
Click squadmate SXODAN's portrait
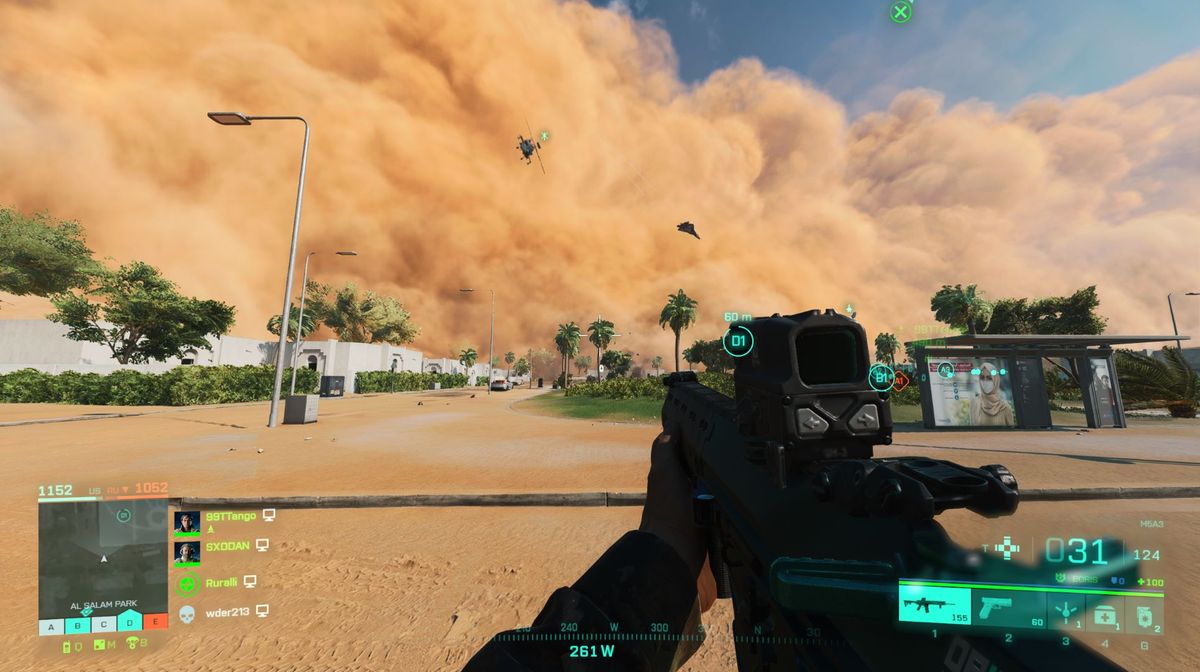[187, 551]
